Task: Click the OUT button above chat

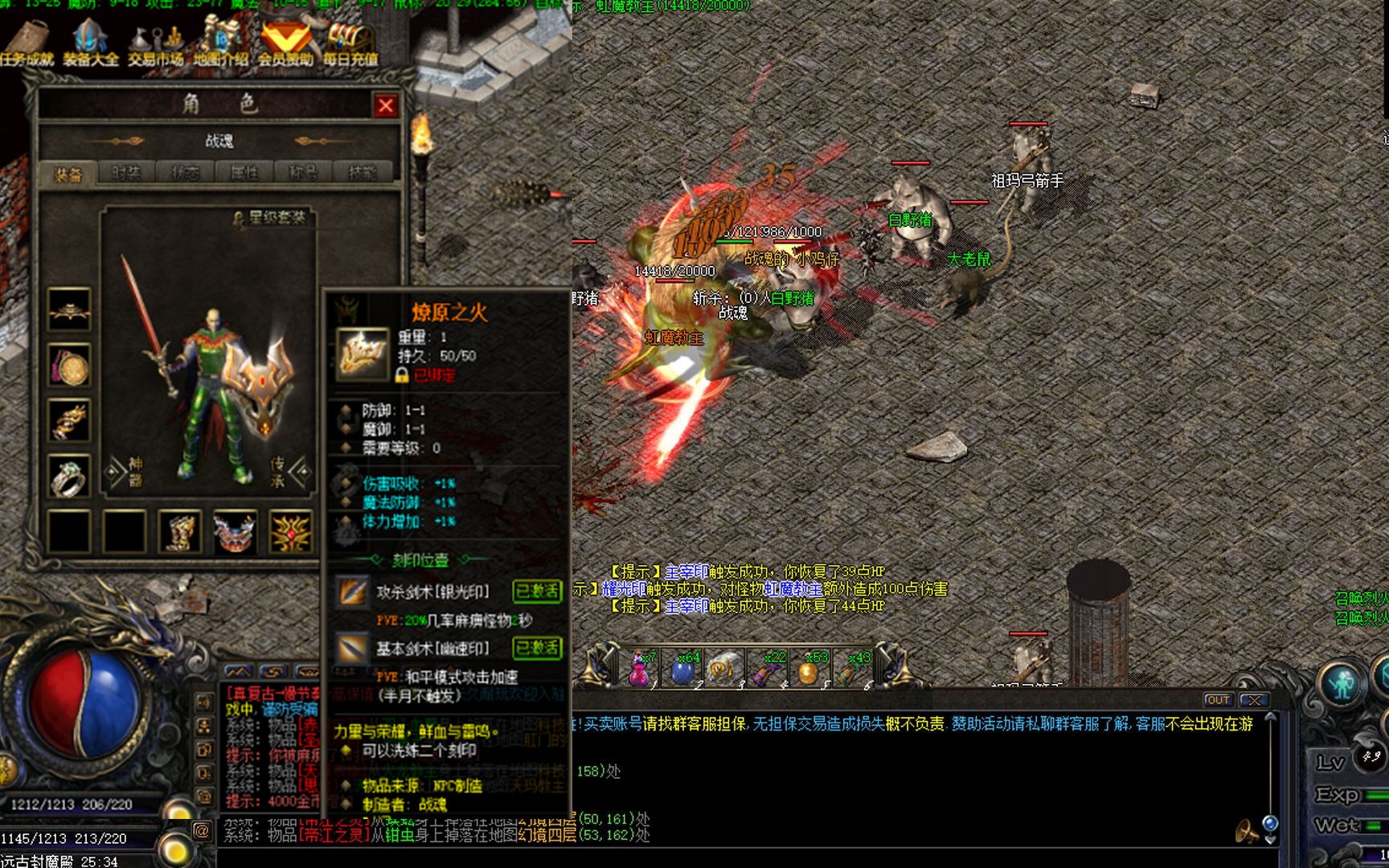Action: click(x=1218, y=700)
